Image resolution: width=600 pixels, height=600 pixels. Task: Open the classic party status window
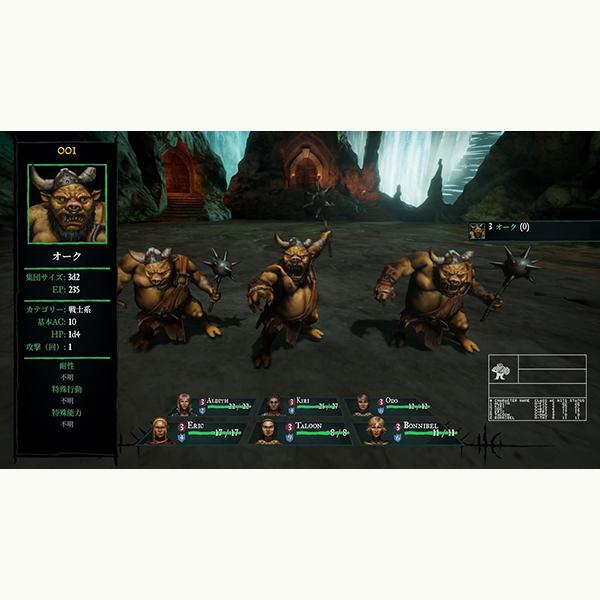coord(538,388)
